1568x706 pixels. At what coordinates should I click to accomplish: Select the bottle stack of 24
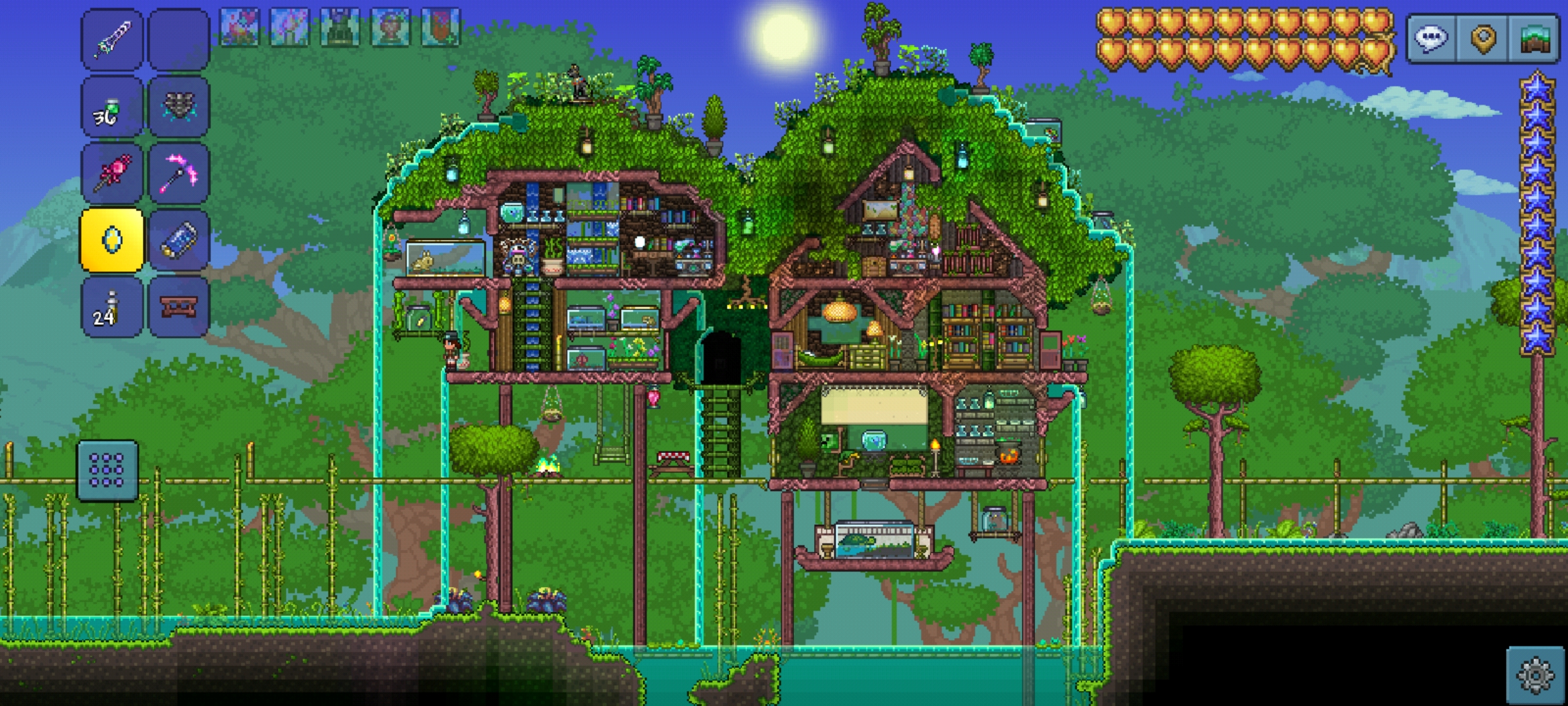click(112, 307)
